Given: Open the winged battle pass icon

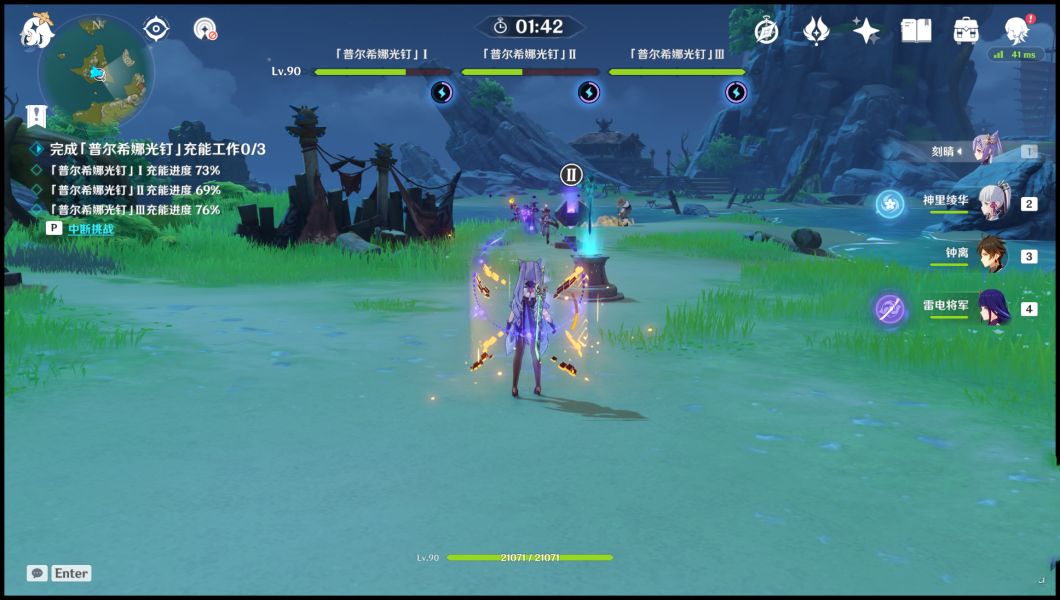Looking at the screenshot, I should (816, 31).
